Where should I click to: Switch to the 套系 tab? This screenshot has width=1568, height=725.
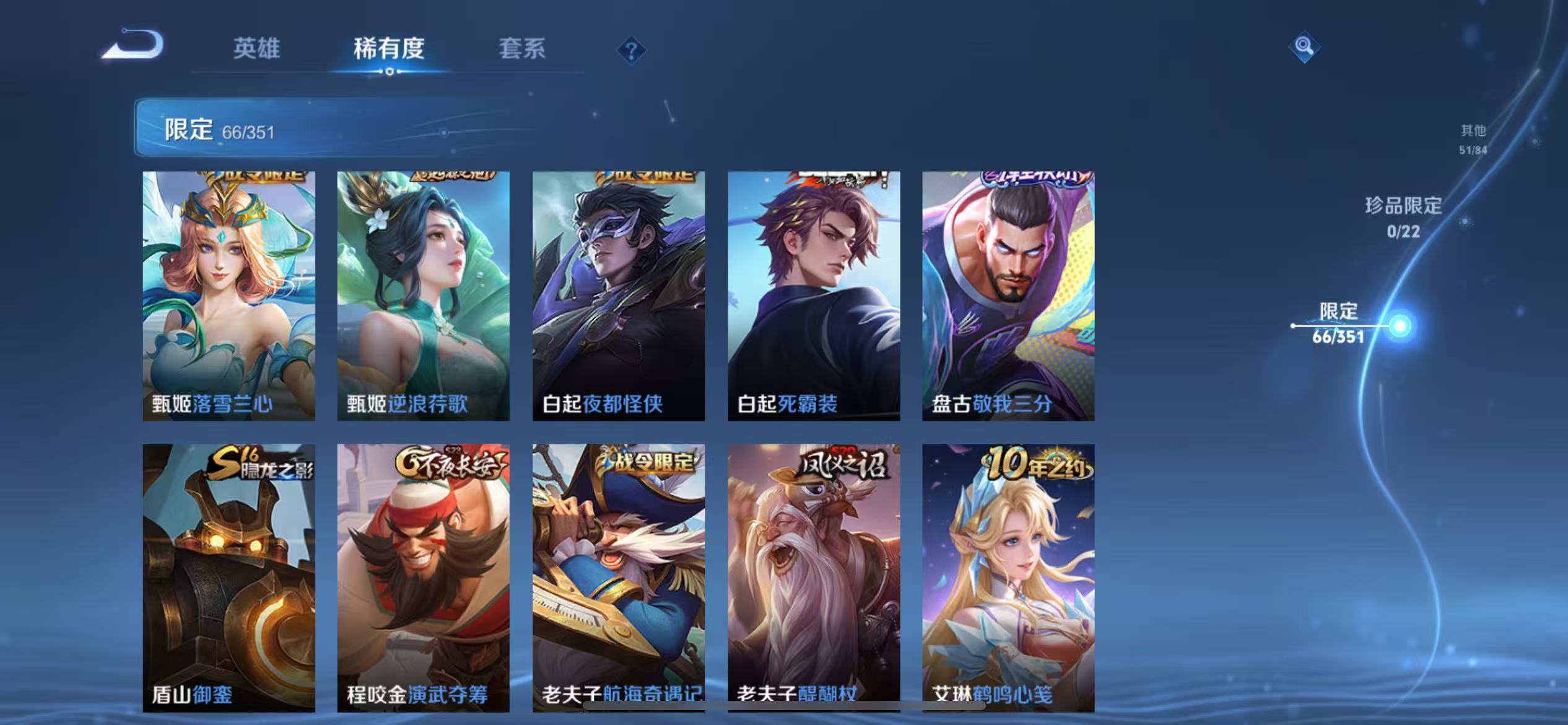(523, 50)
